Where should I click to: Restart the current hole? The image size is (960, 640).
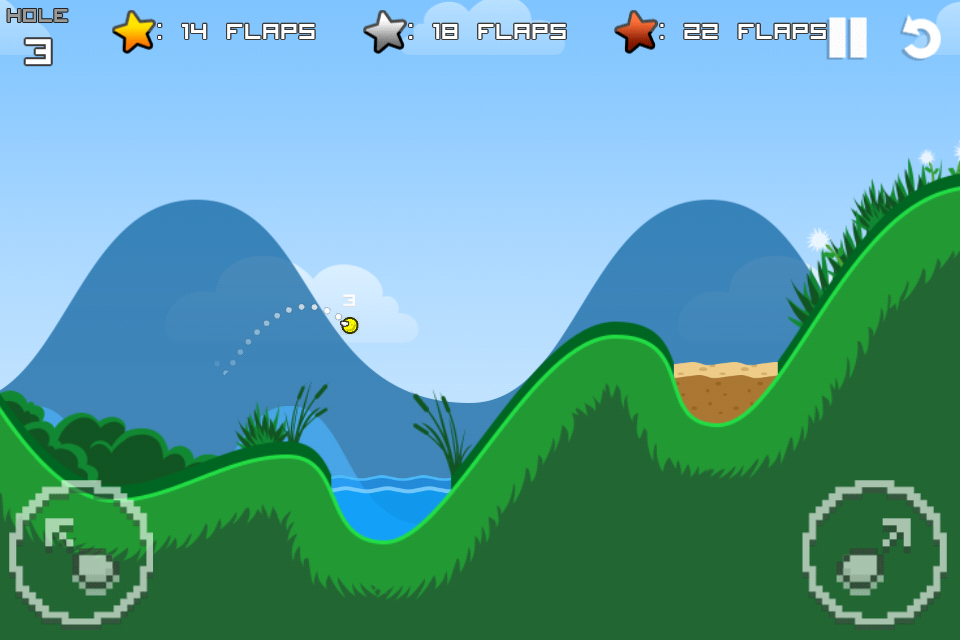tap(921, 38)
